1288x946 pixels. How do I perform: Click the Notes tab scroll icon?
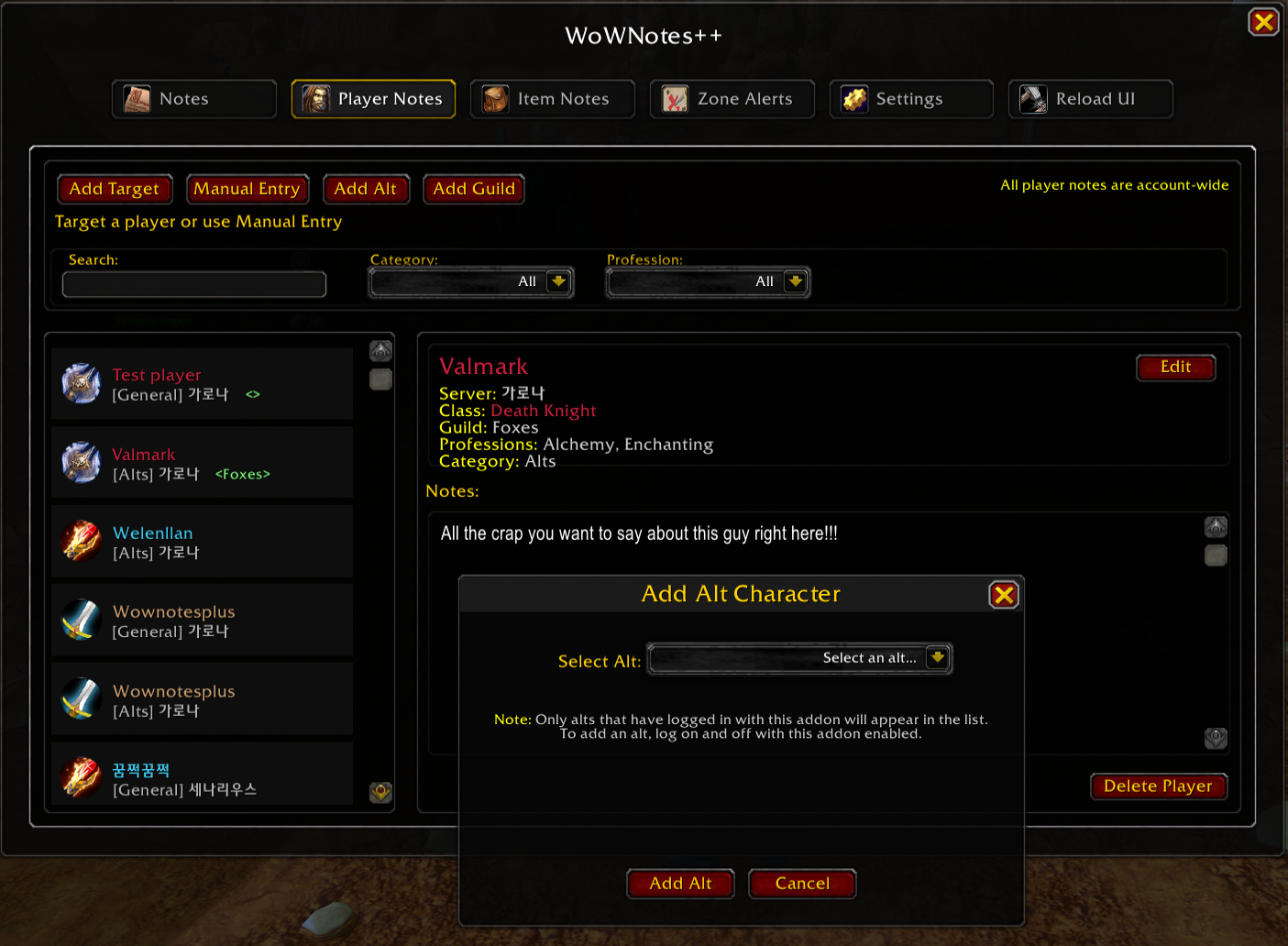tap(135, 98)
